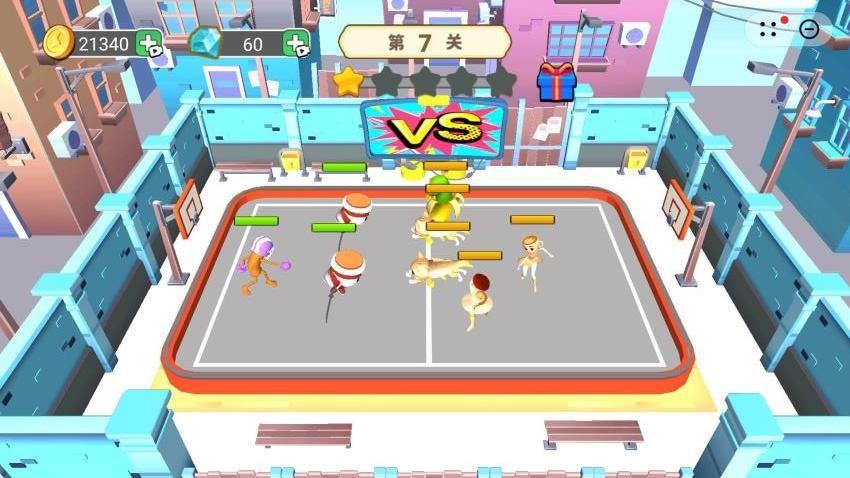Add more diamonds with the plus button
Viewport: 850px width, 478px height.
(x=296, y=44)
